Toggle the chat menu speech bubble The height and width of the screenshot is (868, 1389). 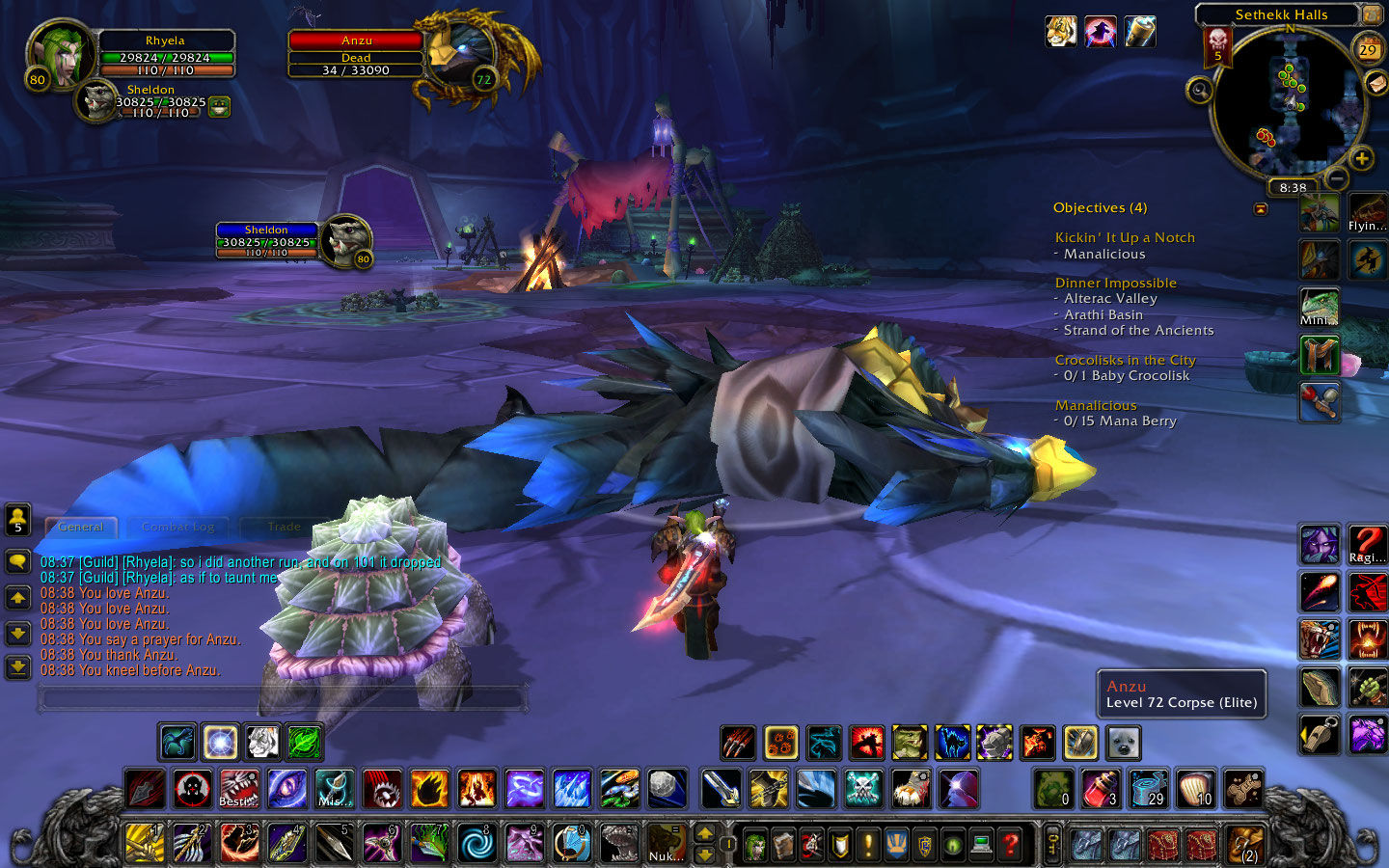18,563
